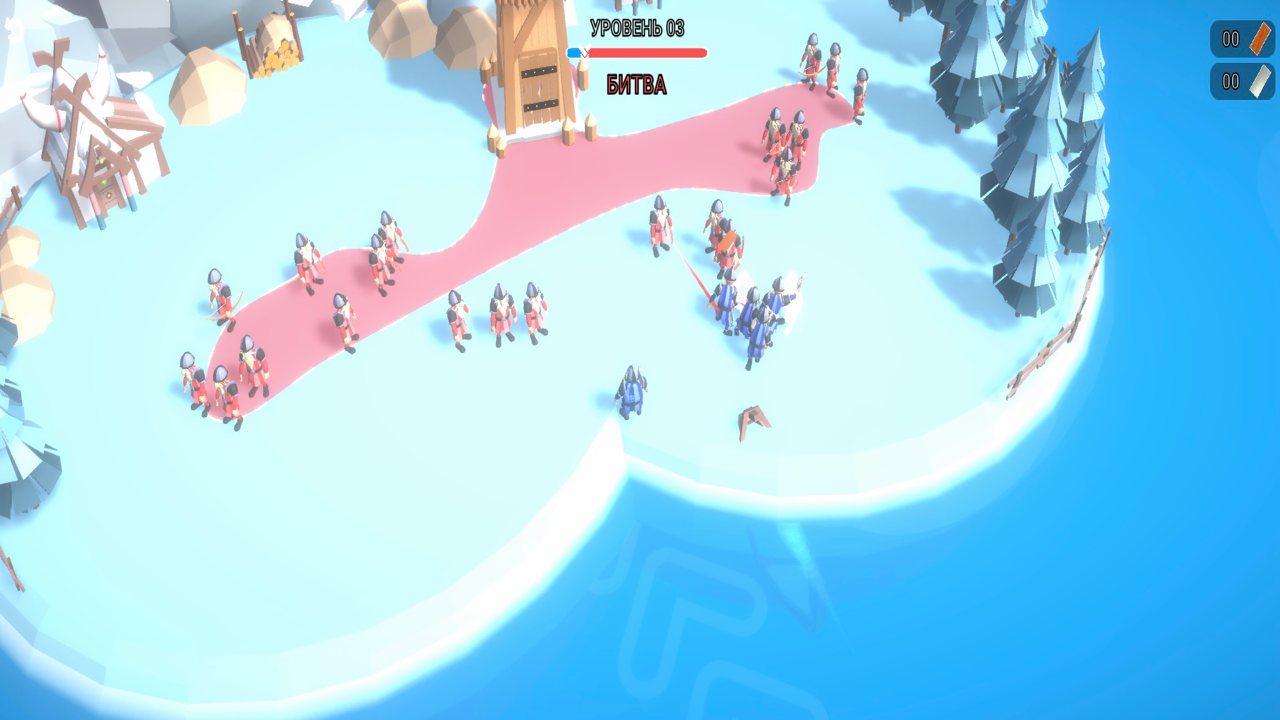Viewport: 1280px width, 720px height.
Task: Click the УРОВЕНЬ 03 level label
Action: 640,27
